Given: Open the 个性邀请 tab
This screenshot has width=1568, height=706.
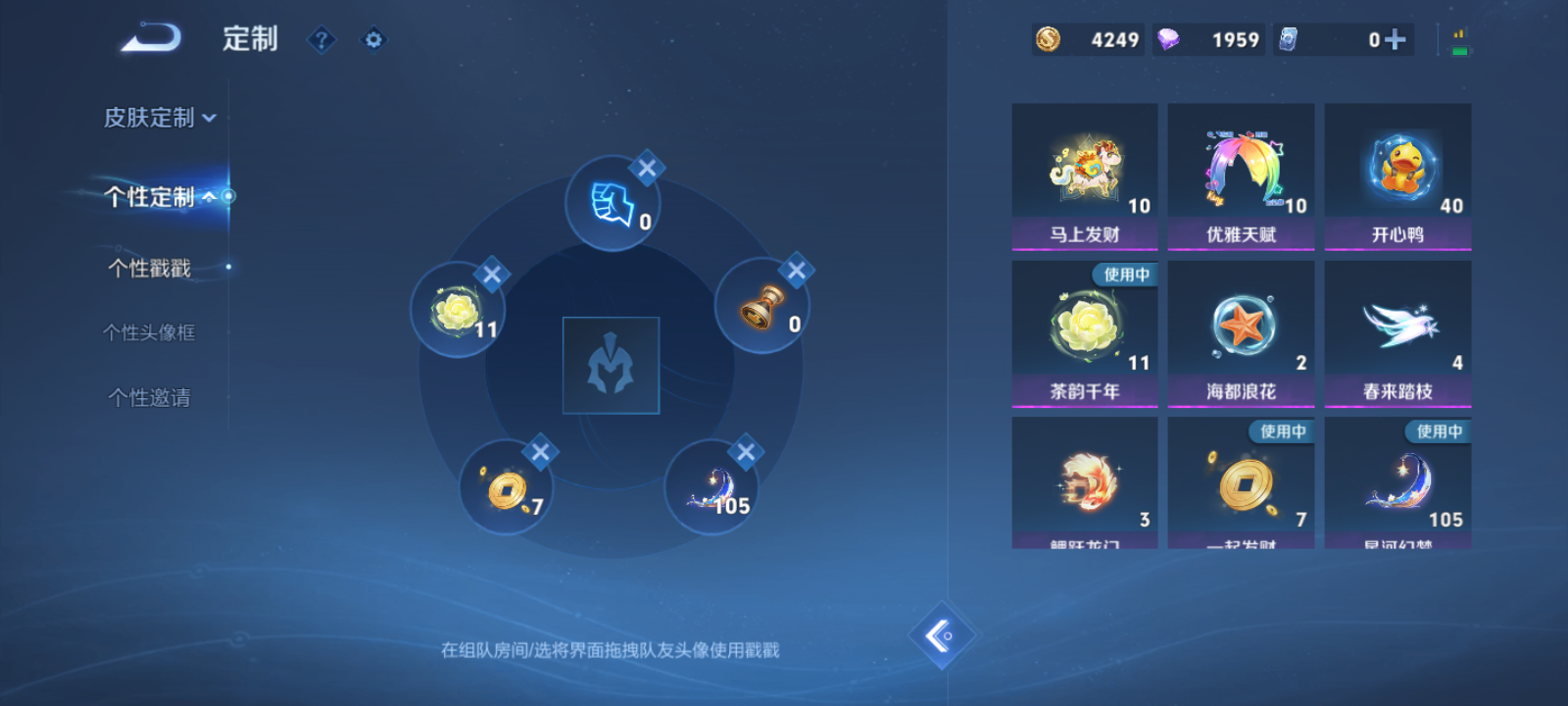Looking at the screenshot, I should tap(147, 398).
